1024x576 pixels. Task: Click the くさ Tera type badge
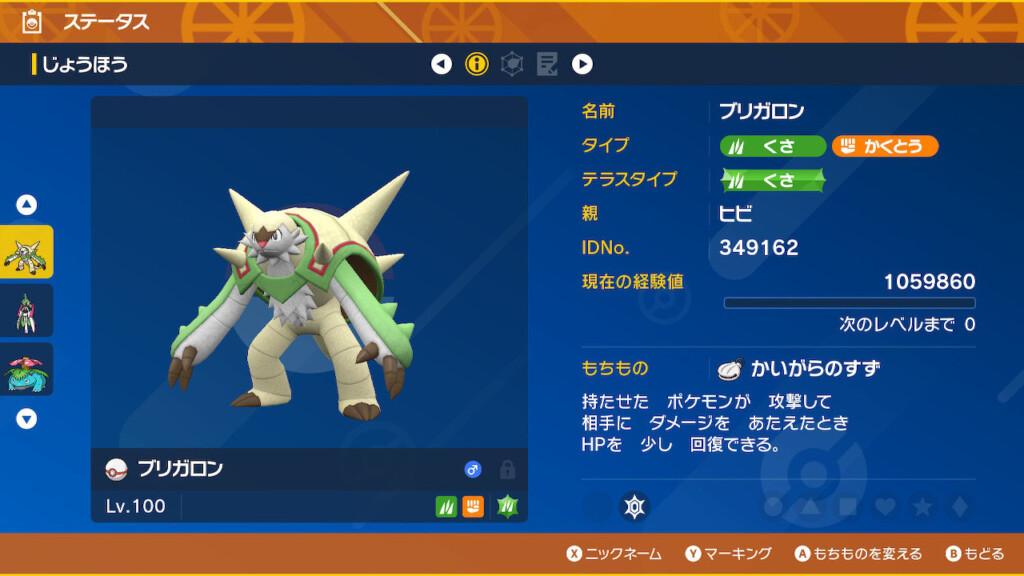tap(773, 181)
